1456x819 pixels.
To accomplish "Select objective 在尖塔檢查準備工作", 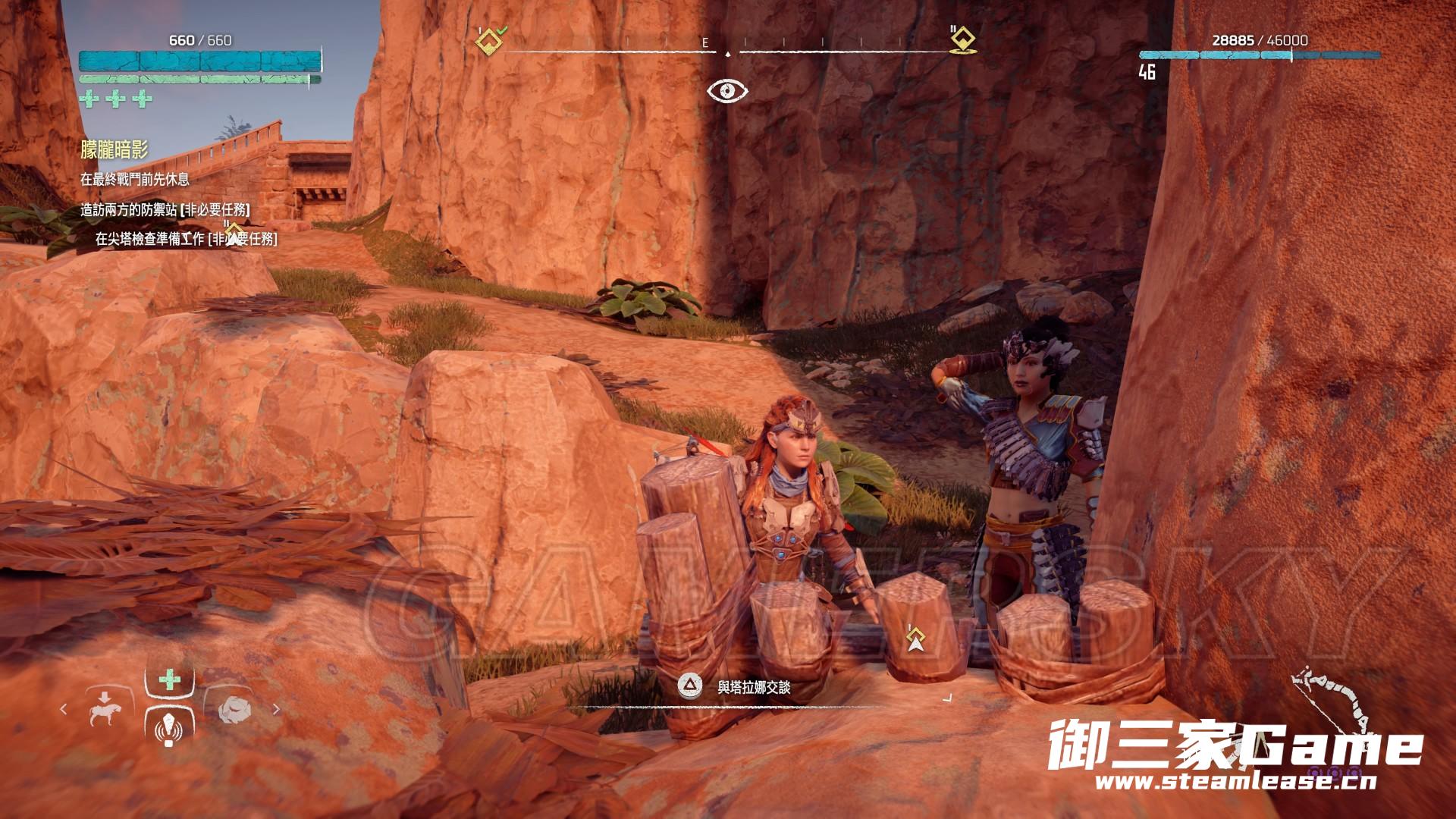I will click(186, 240).
